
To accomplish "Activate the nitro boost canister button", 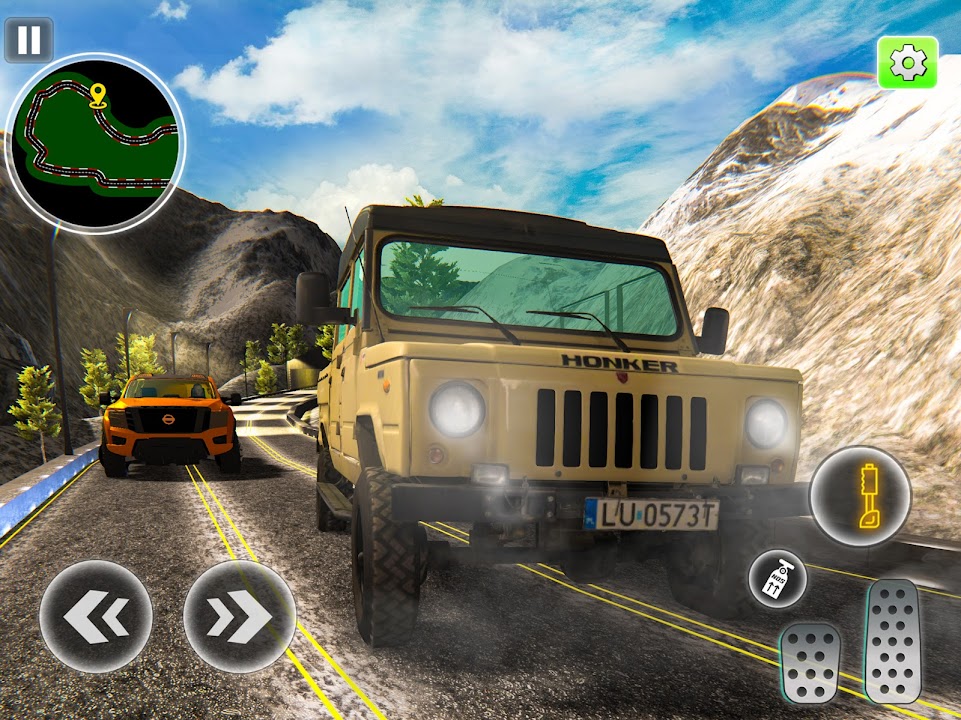I will click(x=777, y=579).
